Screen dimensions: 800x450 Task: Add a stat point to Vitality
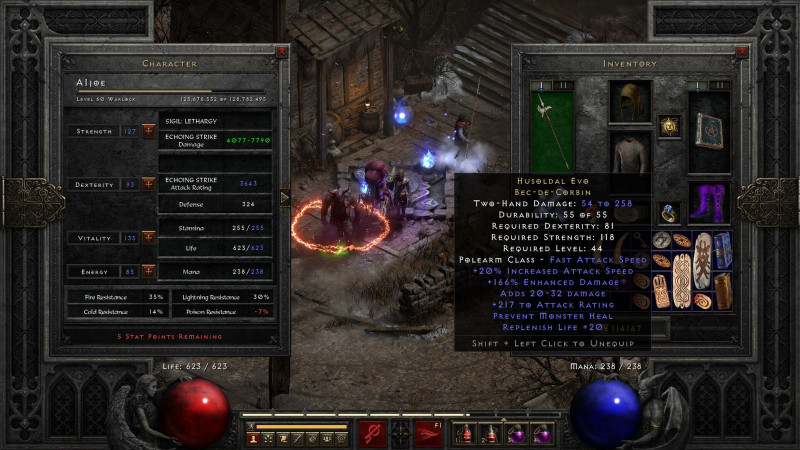[148, 238]
